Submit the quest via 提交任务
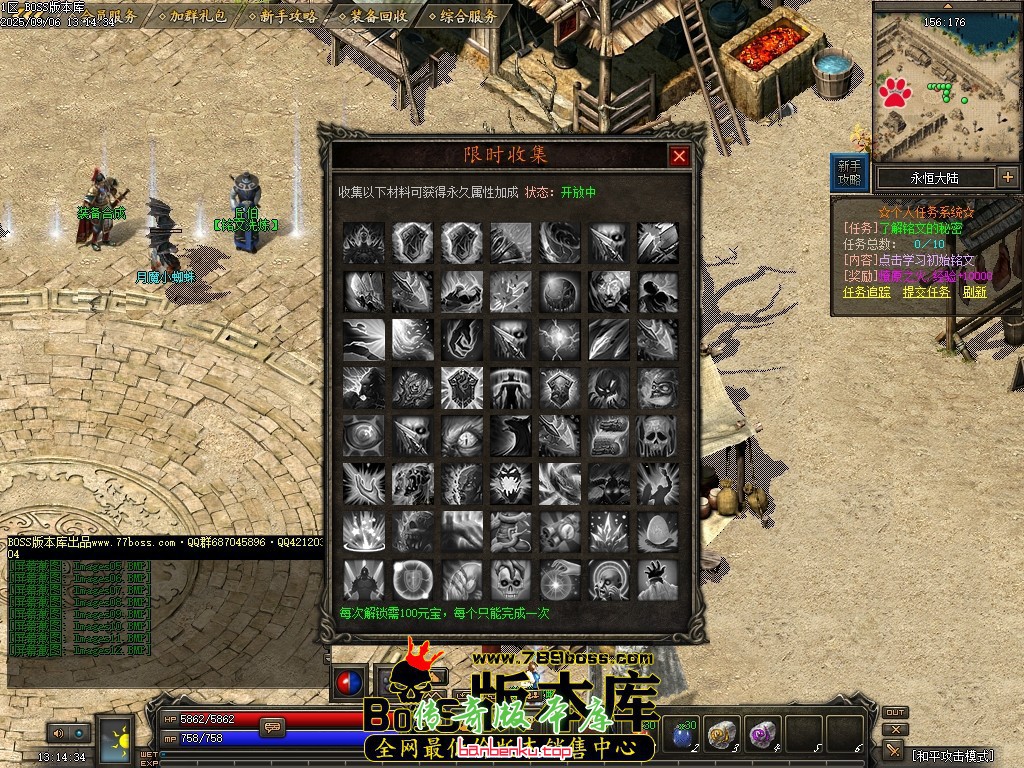The height and width of the screenshot is (768, 1024). [x=926, y=292]
